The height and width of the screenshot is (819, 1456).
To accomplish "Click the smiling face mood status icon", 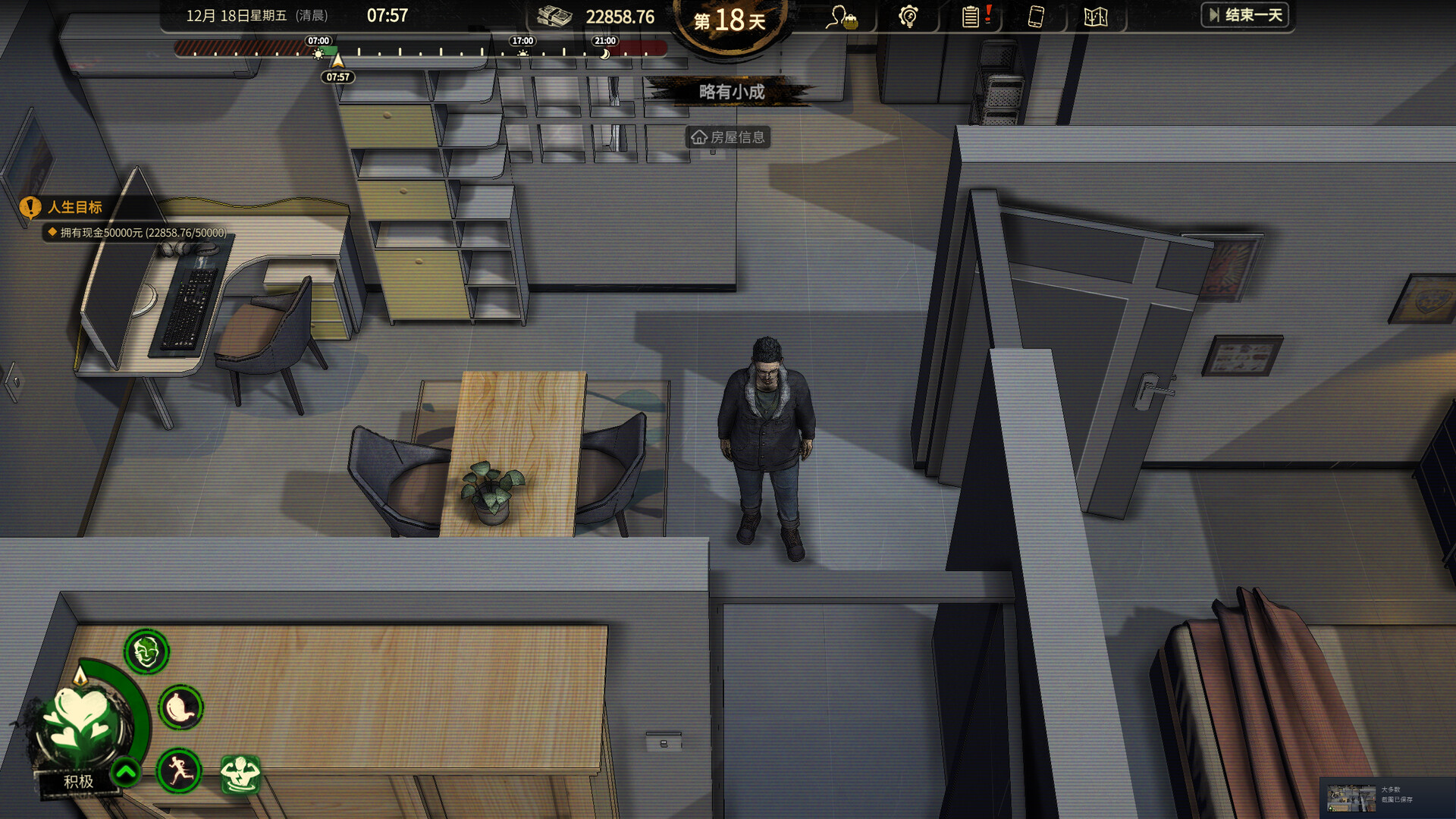I will click(x=146, y=651).
